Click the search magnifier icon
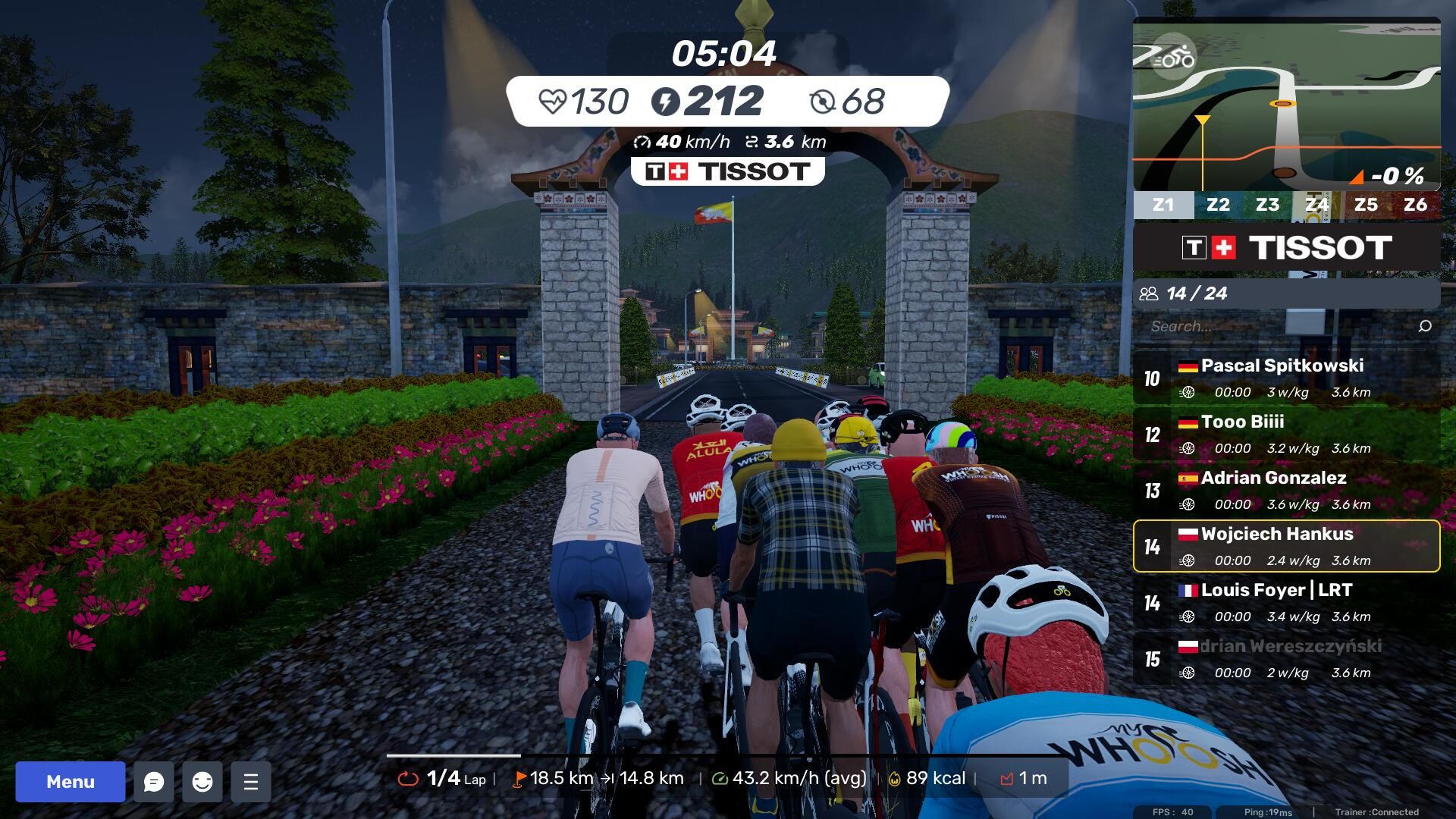Image resolution: width=1456 pixels, height=819 pixels. point(1425,326)
